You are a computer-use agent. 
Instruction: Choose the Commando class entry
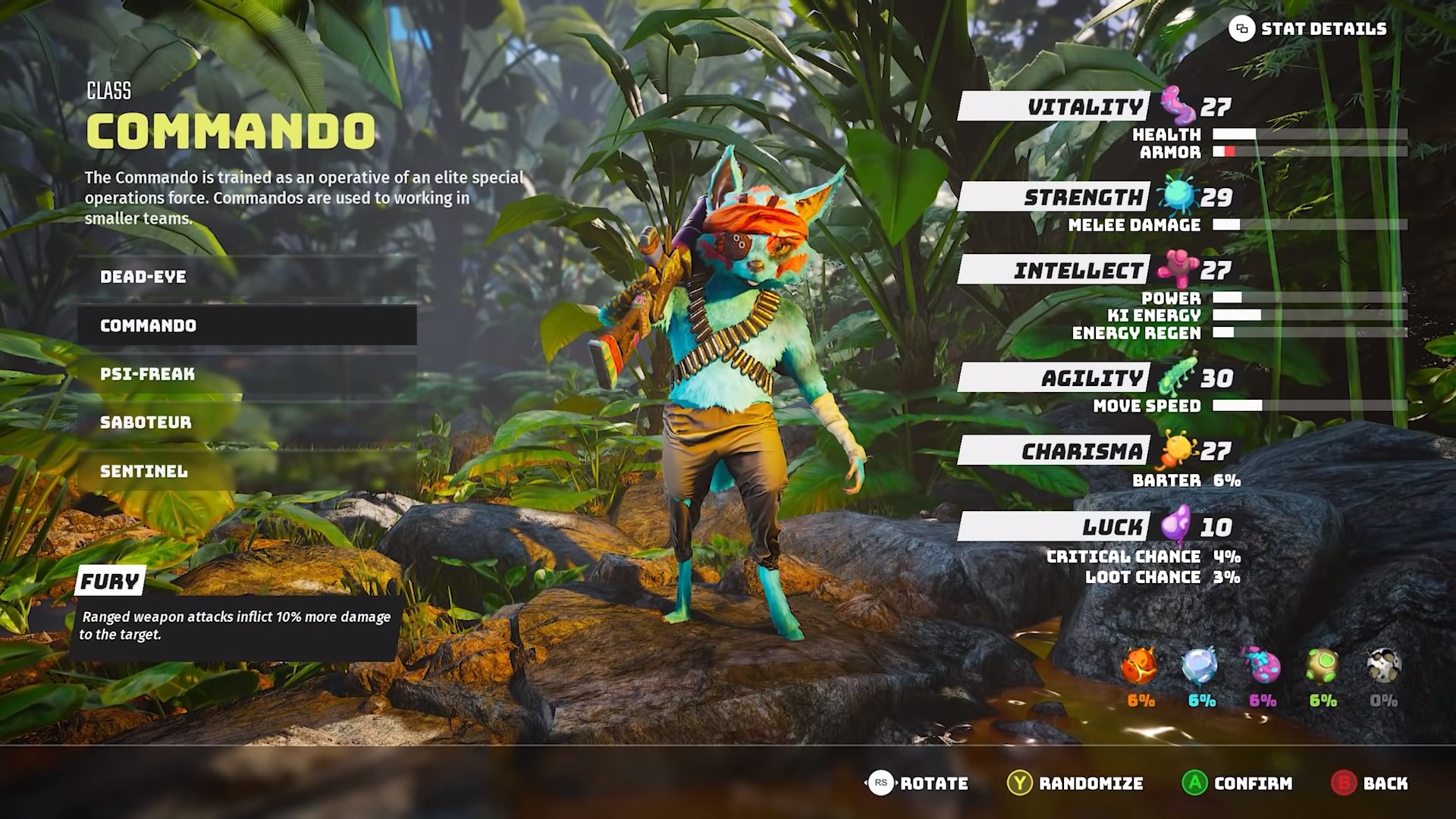coord(246,325)
